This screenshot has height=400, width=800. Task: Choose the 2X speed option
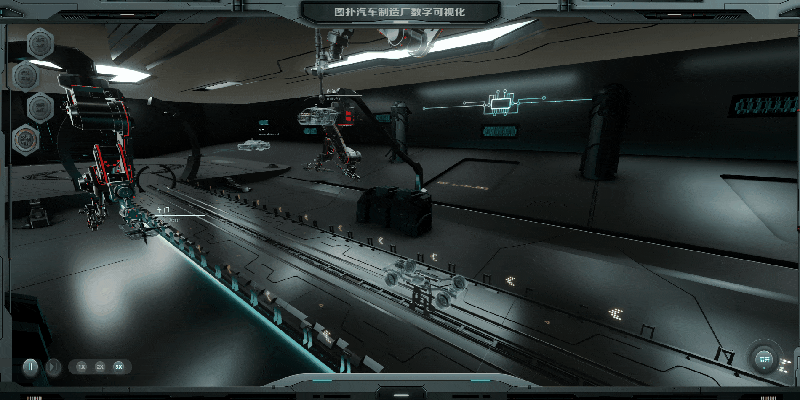tap(100, 367)
